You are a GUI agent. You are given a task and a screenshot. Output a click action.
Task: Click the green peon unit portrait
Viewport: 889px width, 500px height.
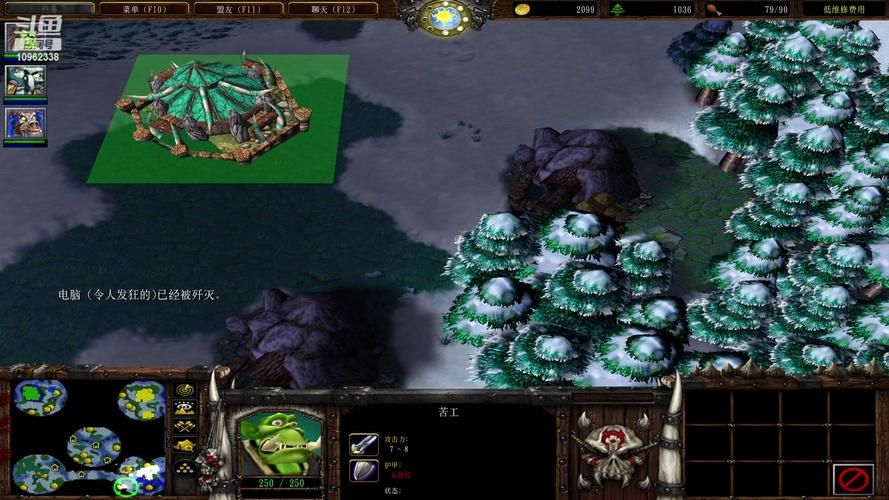(279, 440)
